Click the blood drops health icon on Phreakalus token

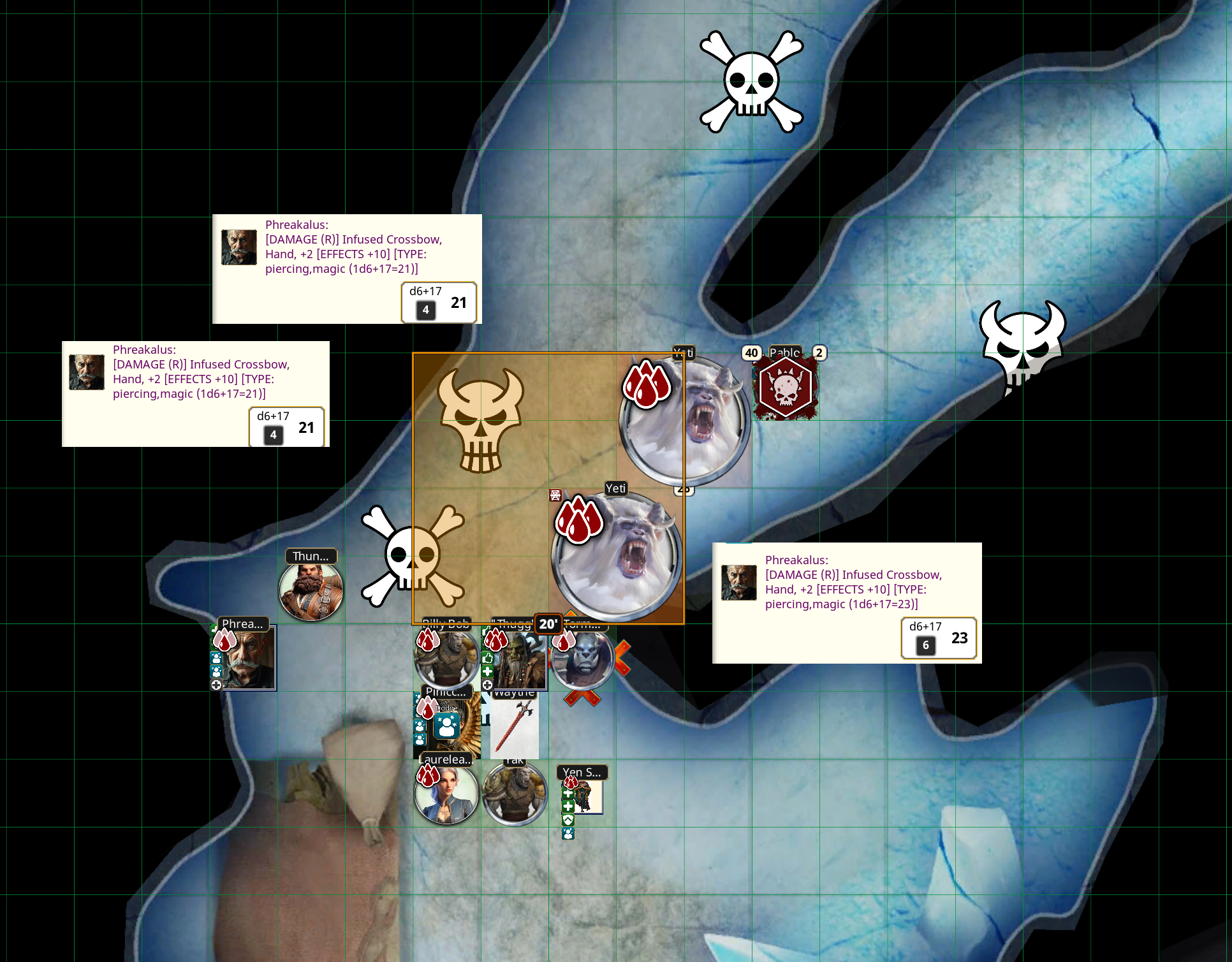coord(224,640)
